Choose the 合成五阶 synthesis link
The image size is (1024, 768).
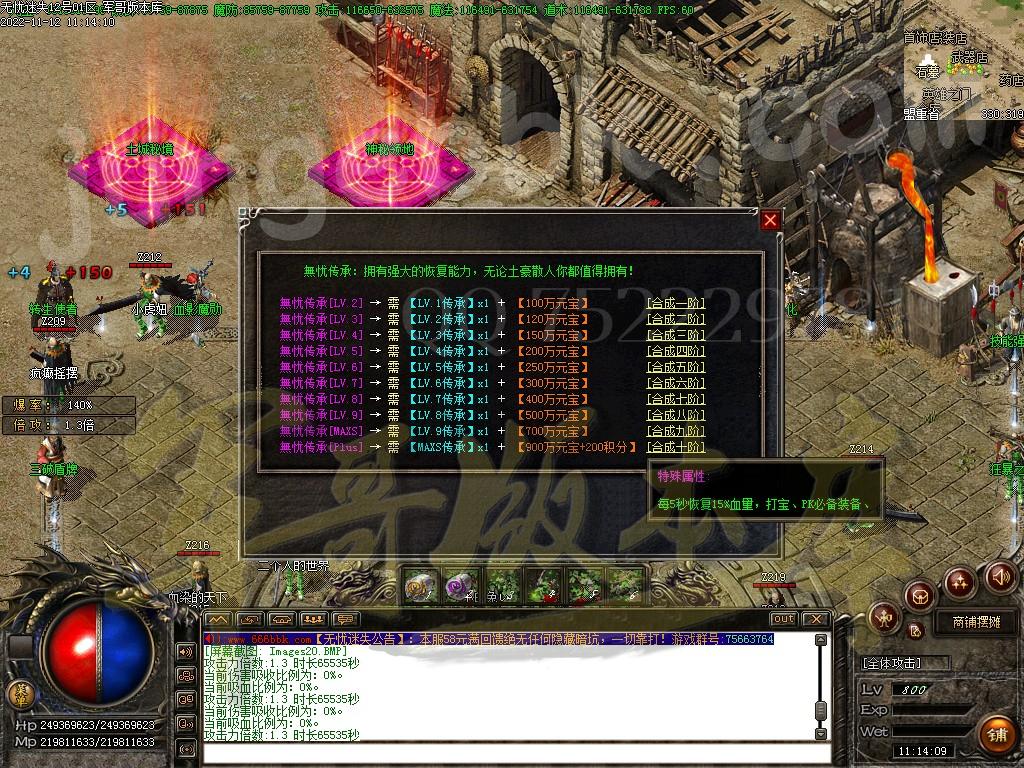tap(675, 367)
